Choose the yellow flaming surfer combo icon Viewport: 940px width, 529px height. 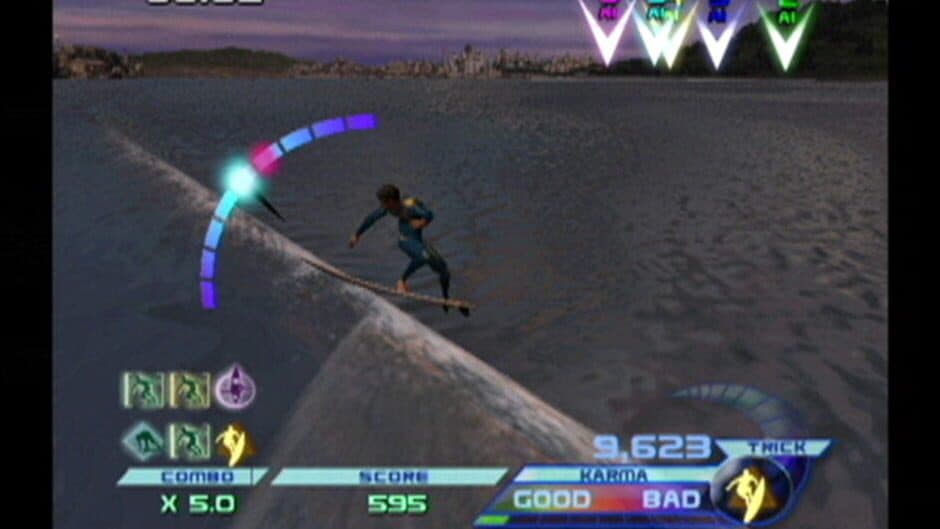click(x=234, y=443)
